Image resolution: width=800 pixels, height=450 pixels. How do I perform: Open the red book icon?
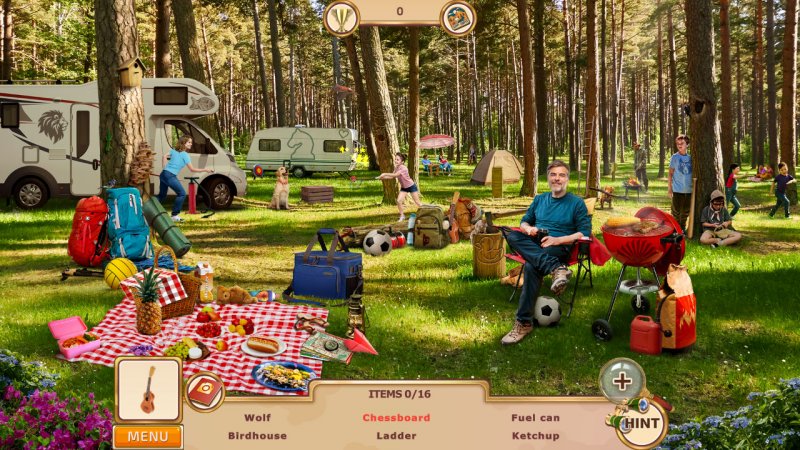(x=206, y=391)
